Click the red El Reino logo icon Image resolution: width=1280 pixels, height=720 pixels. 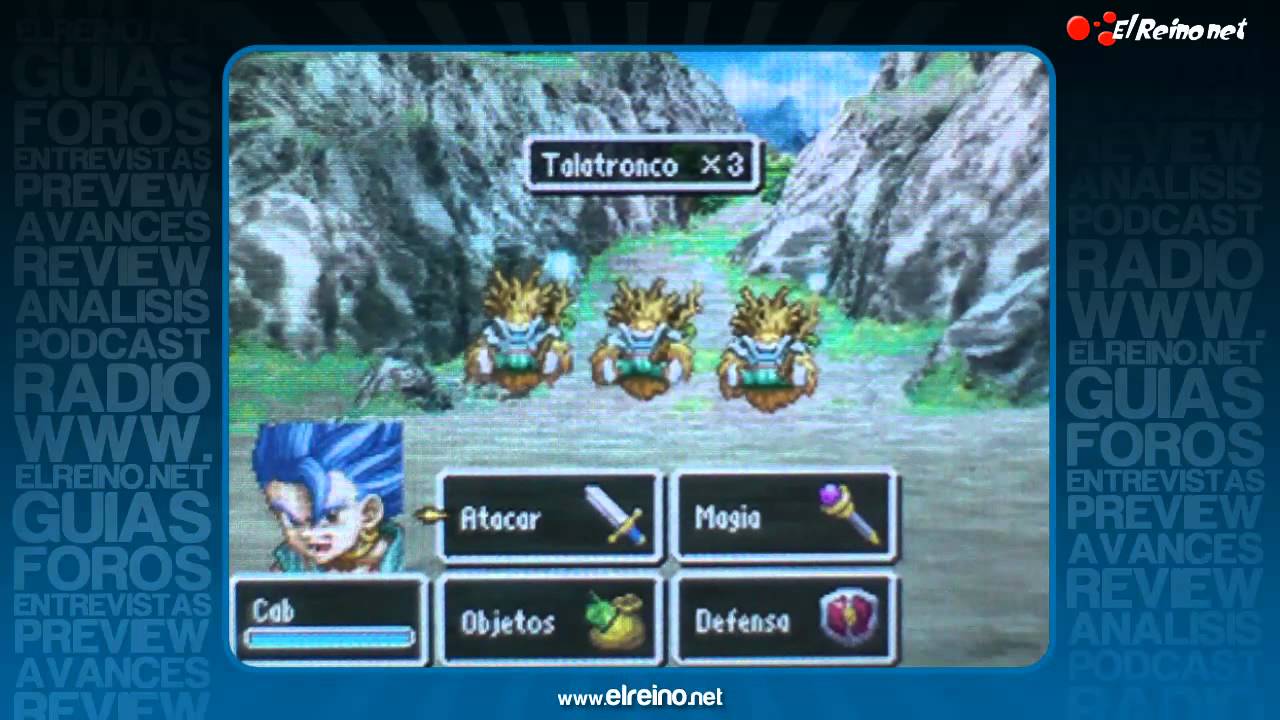[x=1082, y=27]
